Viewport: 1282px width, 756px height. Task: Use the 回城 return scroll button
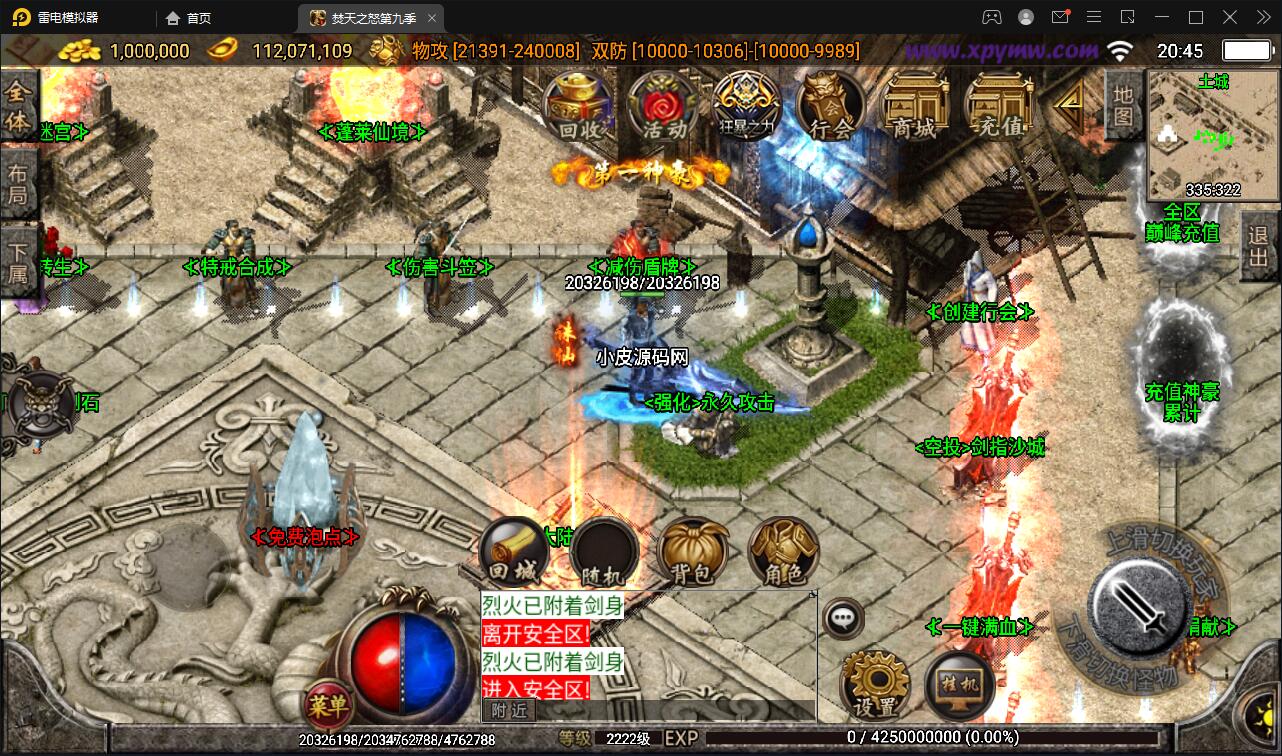(513, 552)
